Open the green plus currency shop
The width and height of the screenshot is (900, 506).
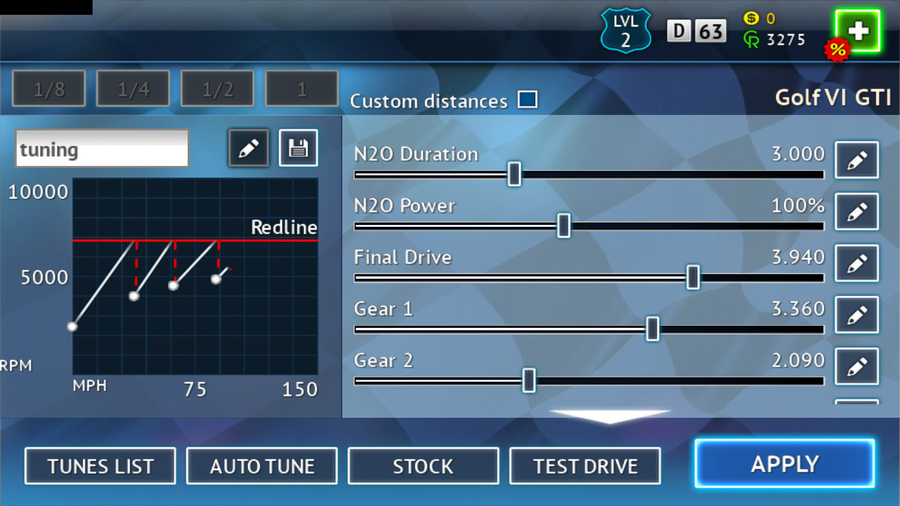(857, 31)
